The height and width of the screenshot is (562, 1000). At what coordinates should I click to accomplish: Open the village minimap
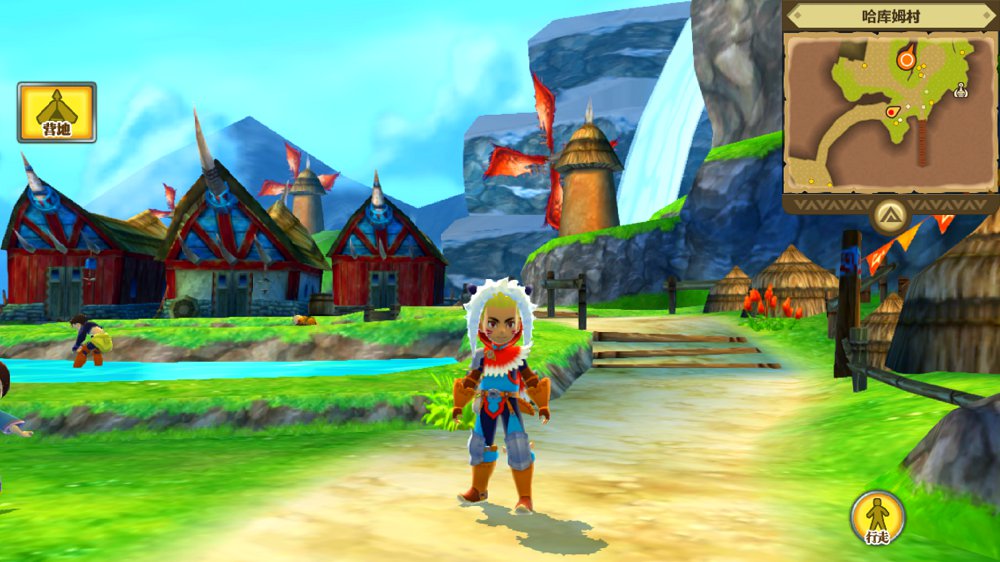pyautogui.click(x=890, y=110)
